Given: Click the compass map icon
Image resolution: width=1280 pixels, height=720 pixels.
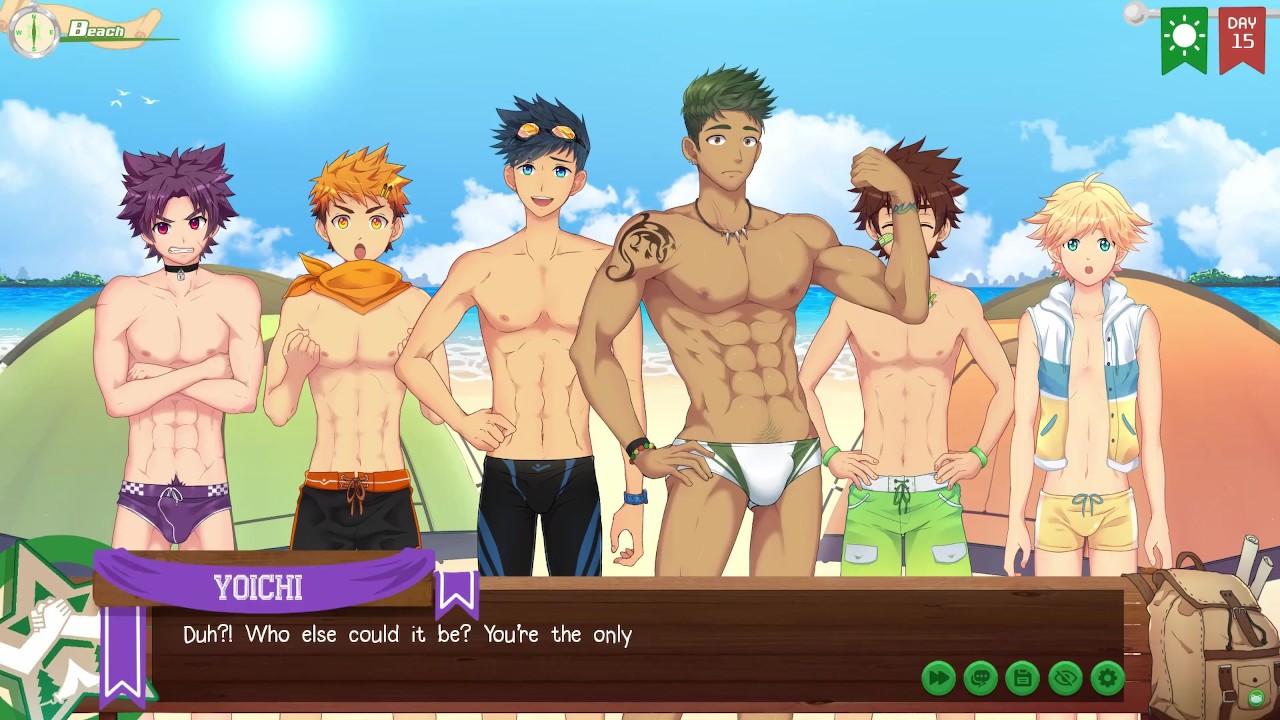Looking at the screenshot, I should coord(34,31).
